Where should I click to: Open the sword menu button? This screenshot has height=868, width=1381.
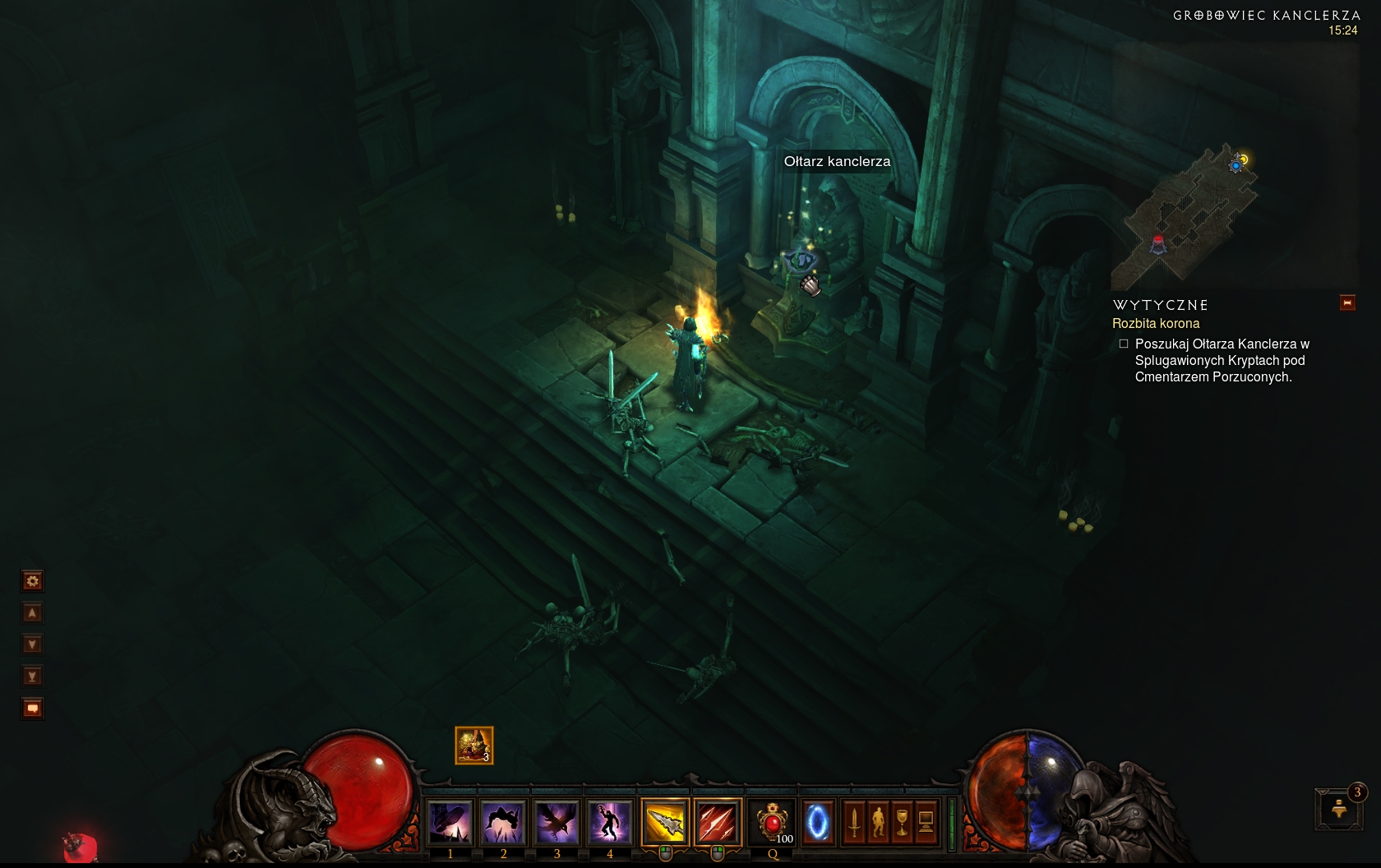tap(854, 821)
